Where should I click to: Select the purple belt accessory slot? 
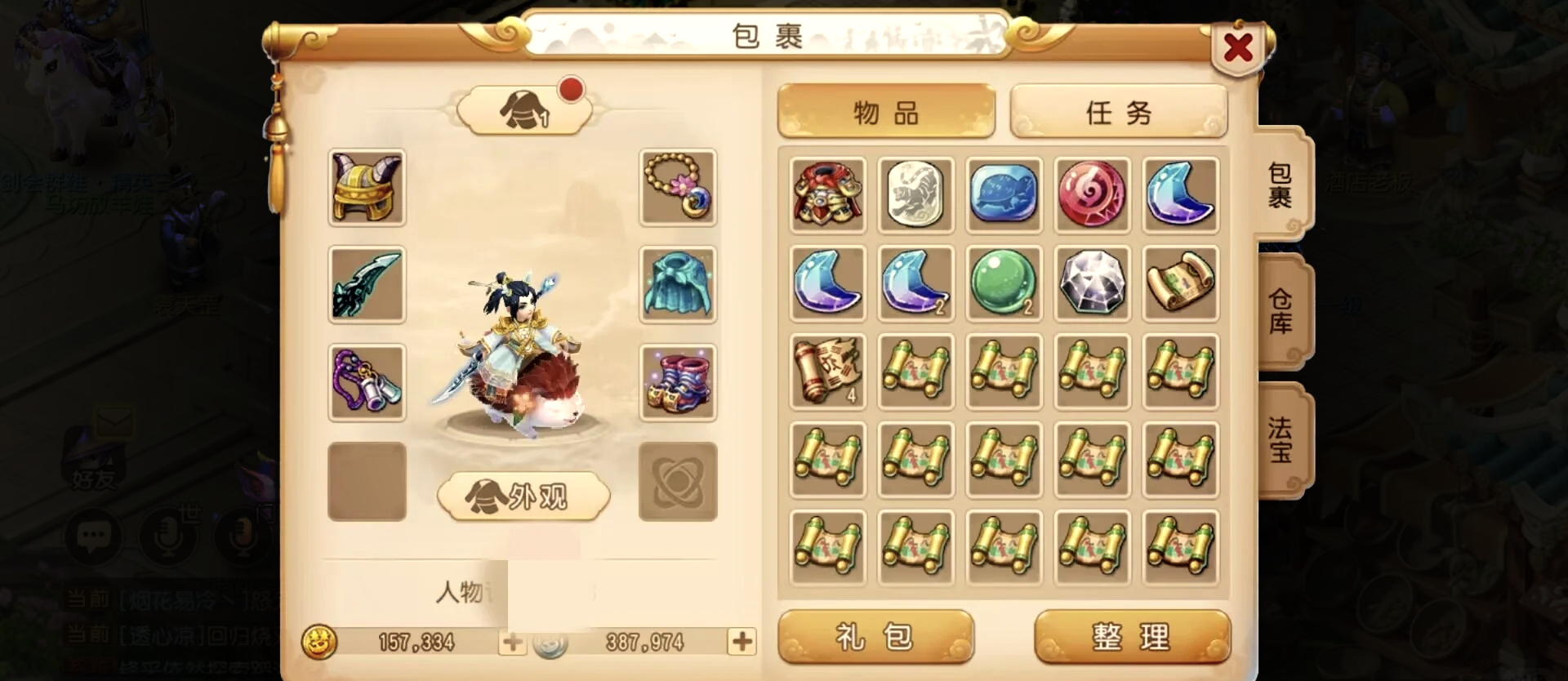[367, 383]
